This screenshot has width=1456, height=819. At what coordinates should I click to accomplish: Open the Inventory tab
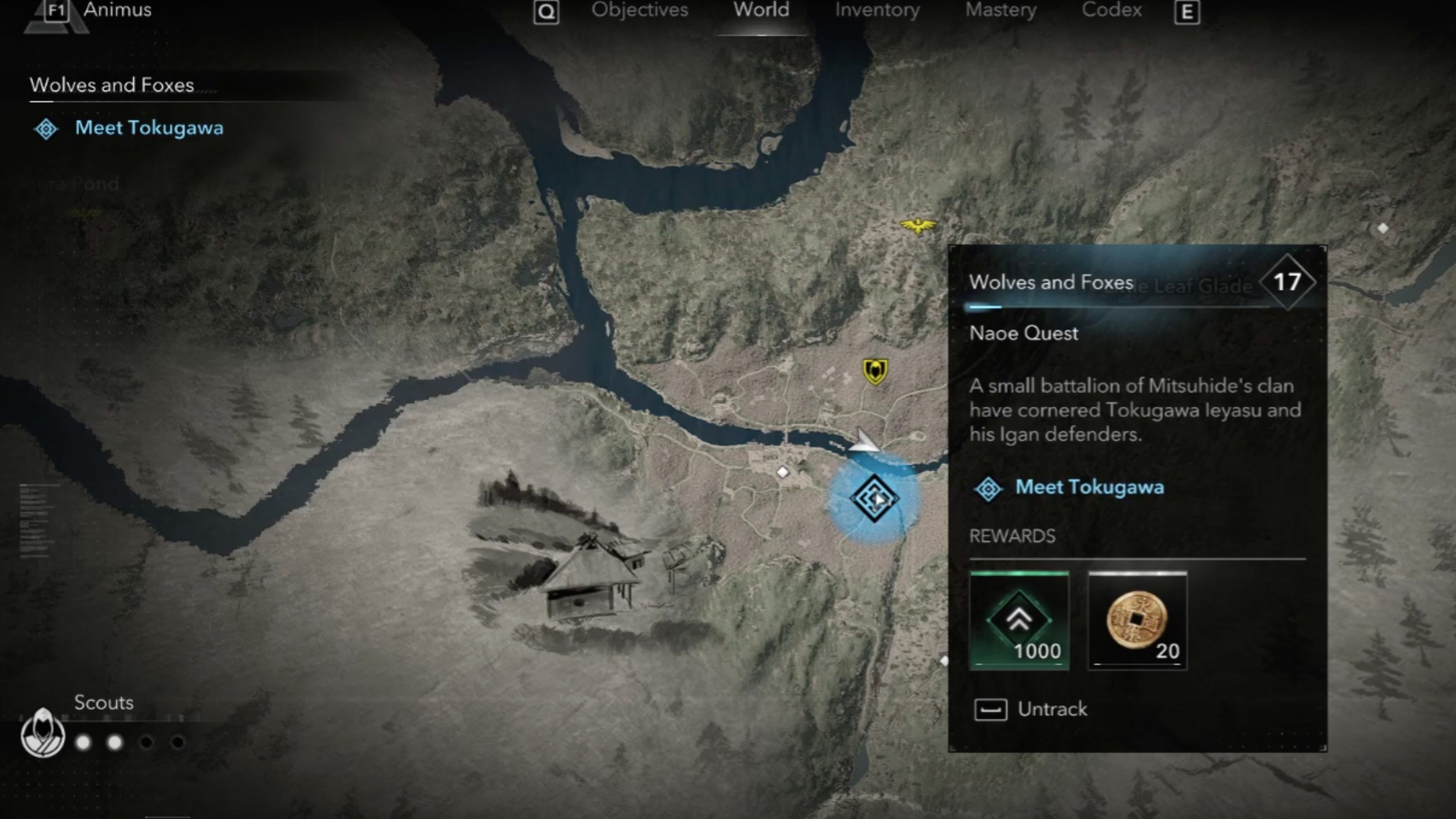(877, 11)
